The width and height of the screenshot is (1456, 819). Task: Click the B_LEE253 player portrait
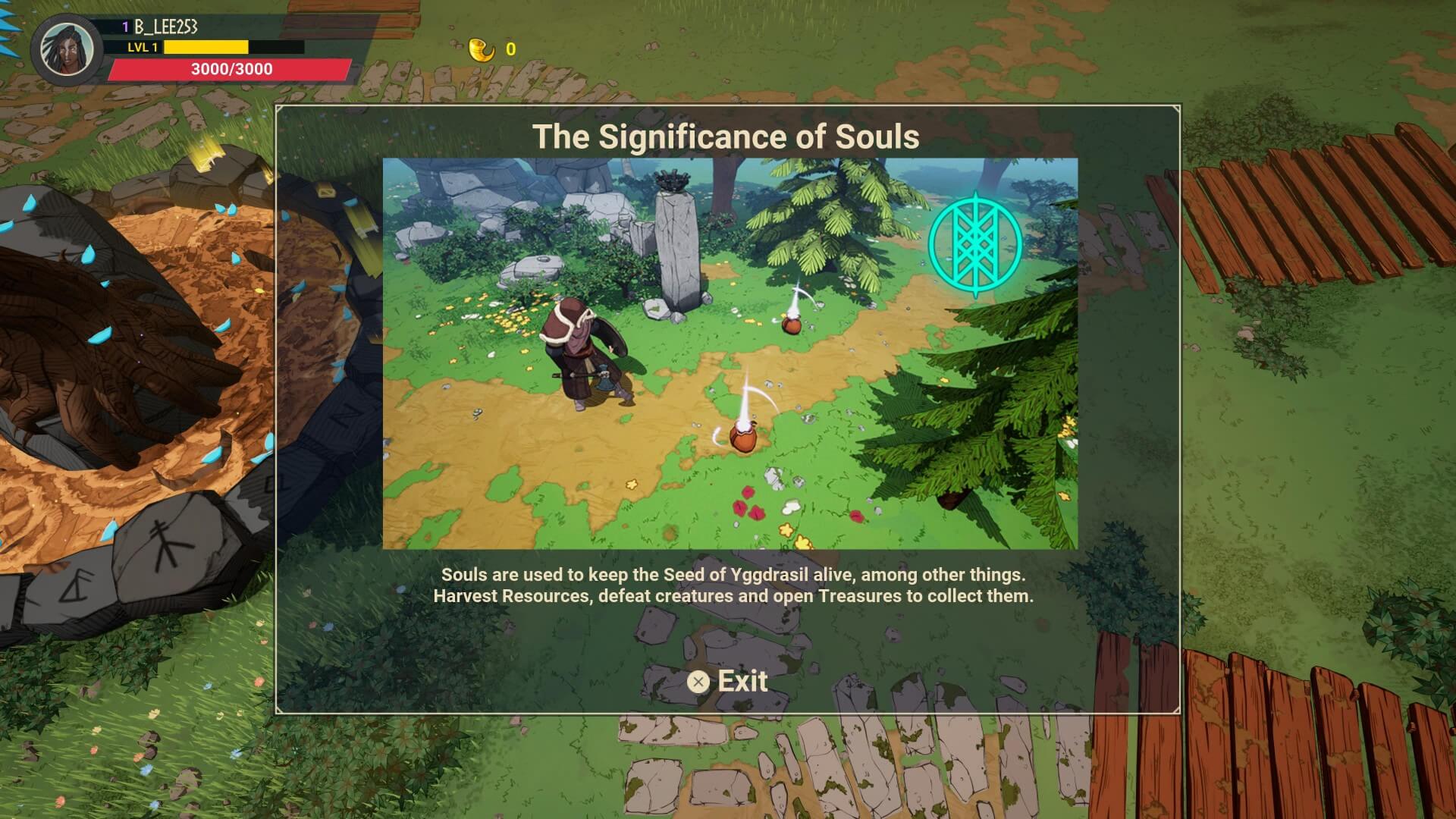pos(67,49)
